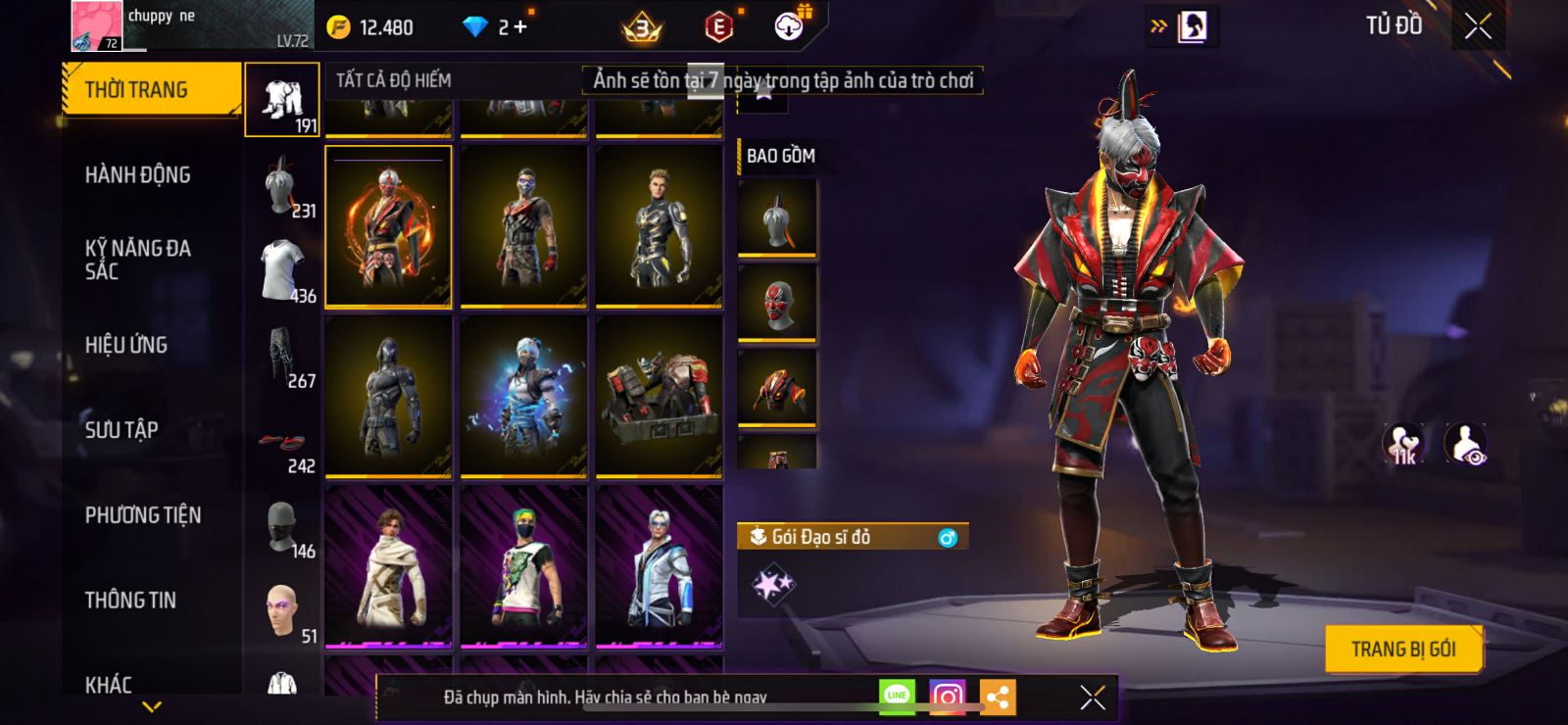
Task: Choose the PHƯƠNG TIỆN category
Action: click(143, 515)
